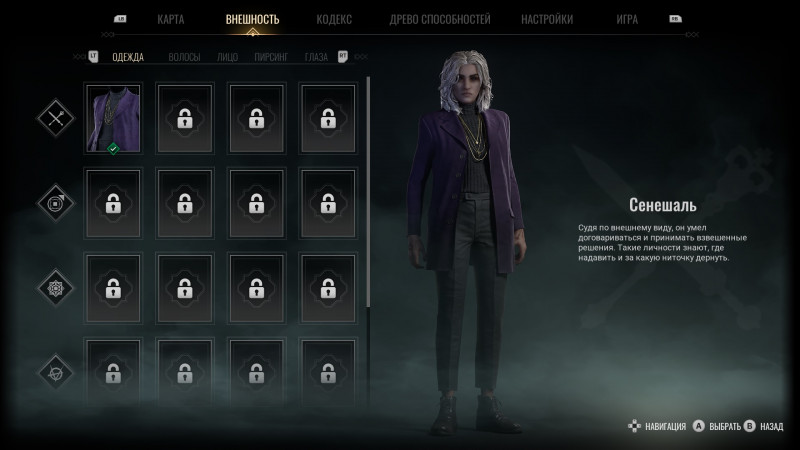The width and height of the screenshot is (800, 450).
Task: Select the rose-shaped diamond emblem icon
Action: pos(53,288)
